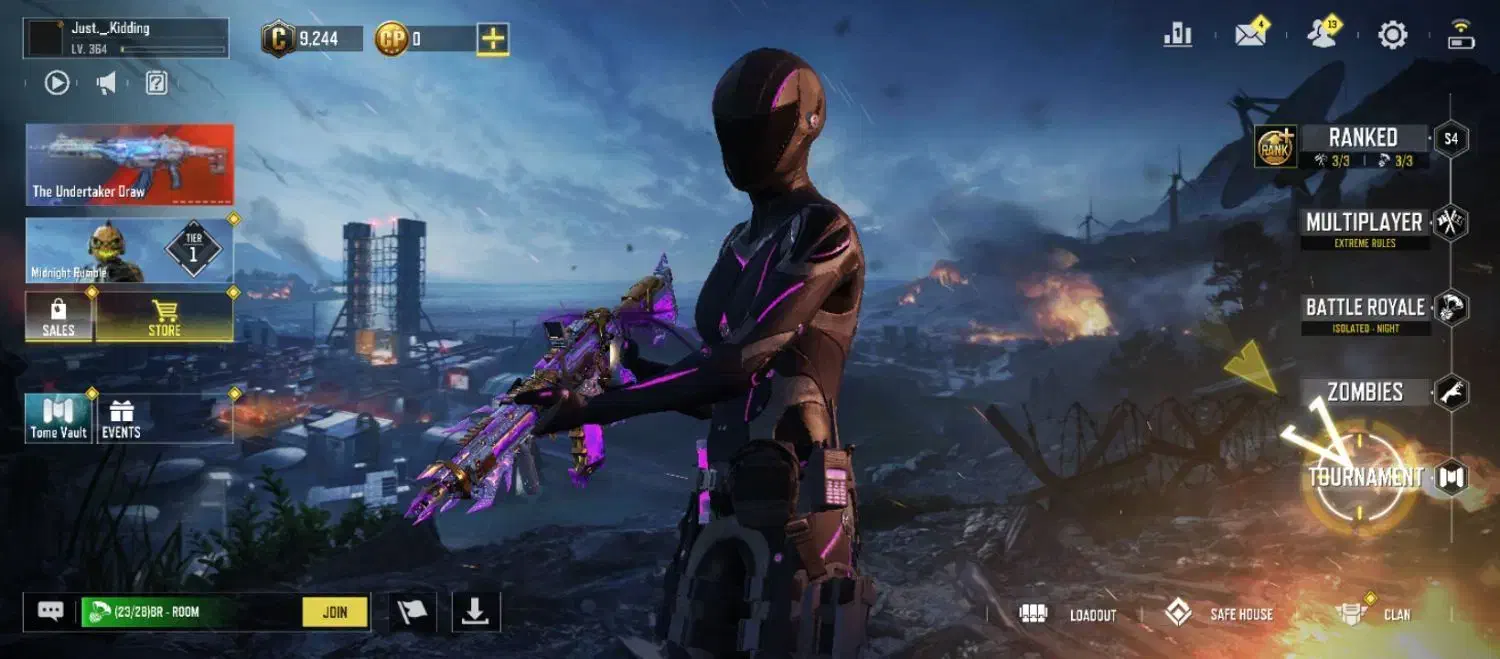This screenshot has height=659, width=1500.
Task: Click the download arrow icon
Action: (x=476, y=612)
